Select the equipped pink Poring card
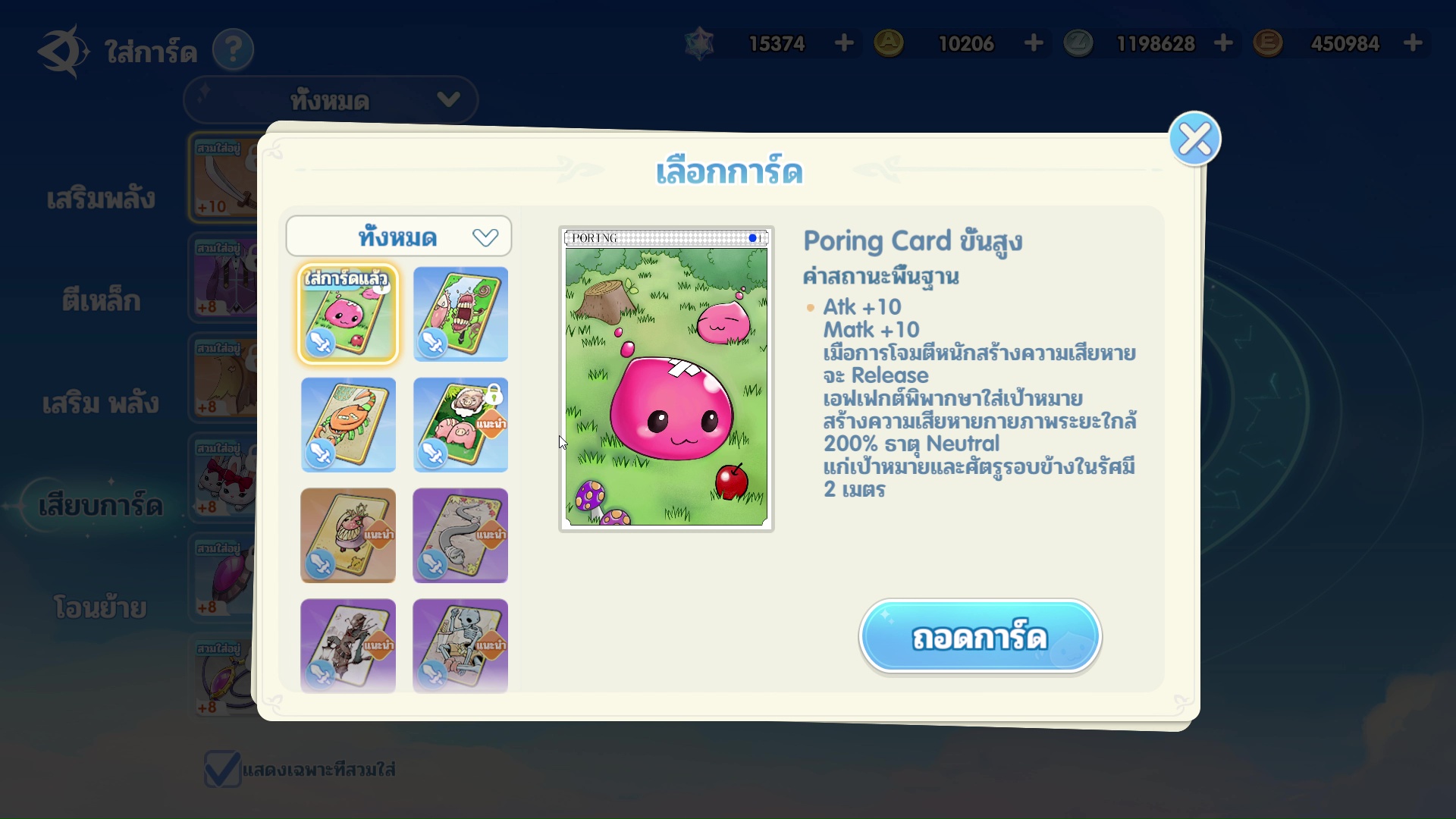The image size is (1456, 819). (x=348, y=314)
